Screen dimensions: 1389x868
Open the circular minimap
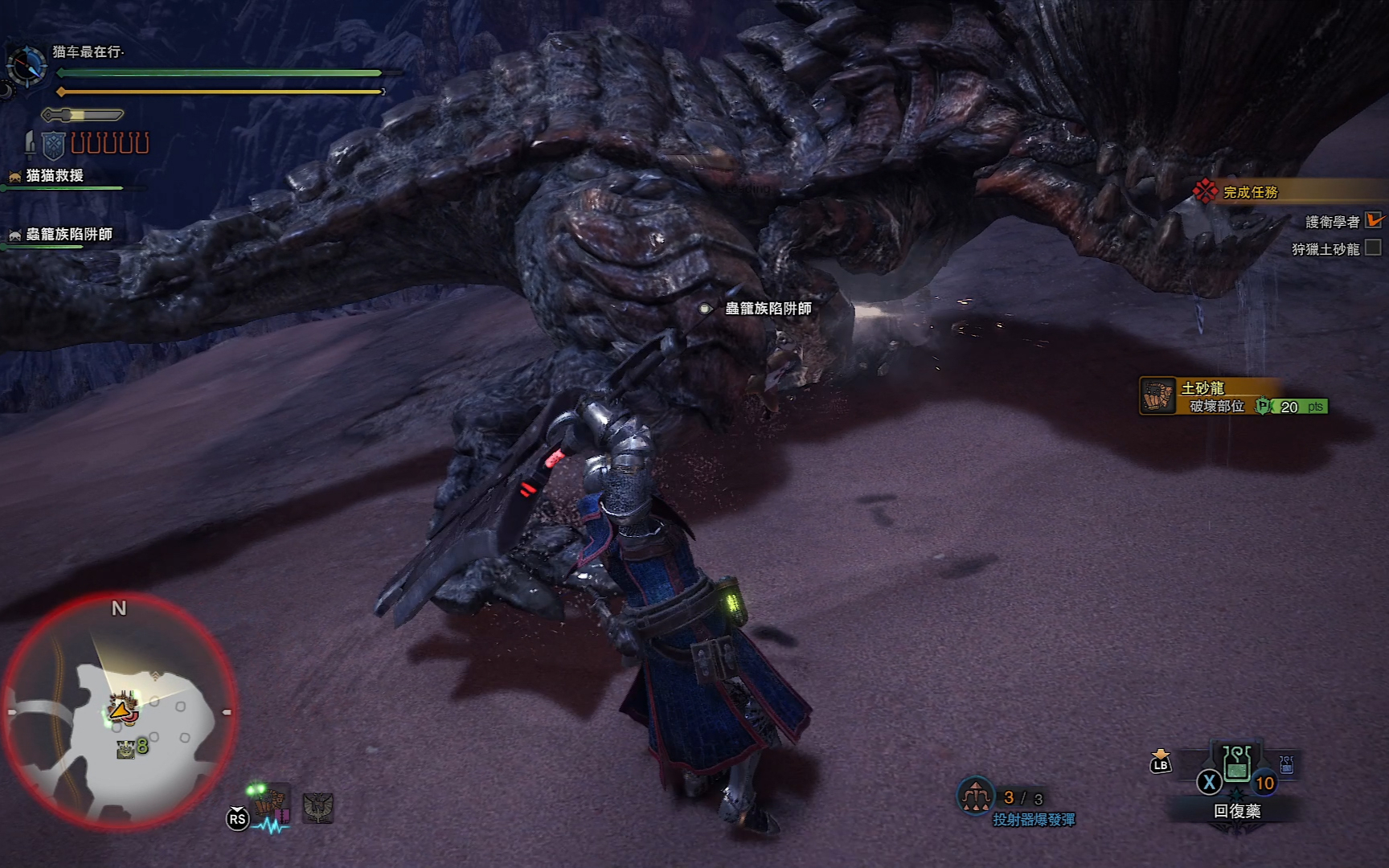point(119,713)
